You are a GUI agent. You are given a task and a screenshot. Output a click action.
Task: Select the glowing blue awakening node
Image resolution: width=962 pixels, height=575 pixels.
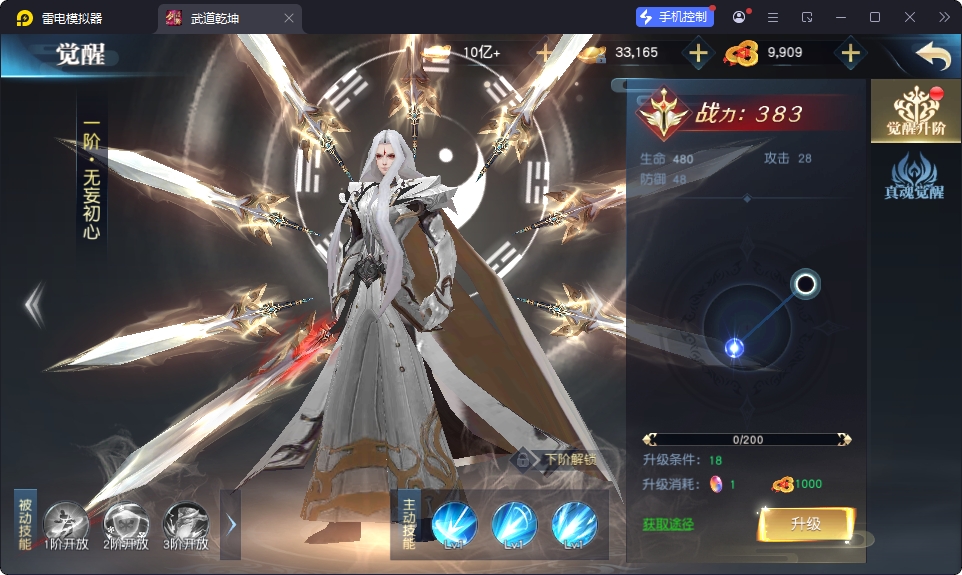pyautogui.click(x=734, y=348)
